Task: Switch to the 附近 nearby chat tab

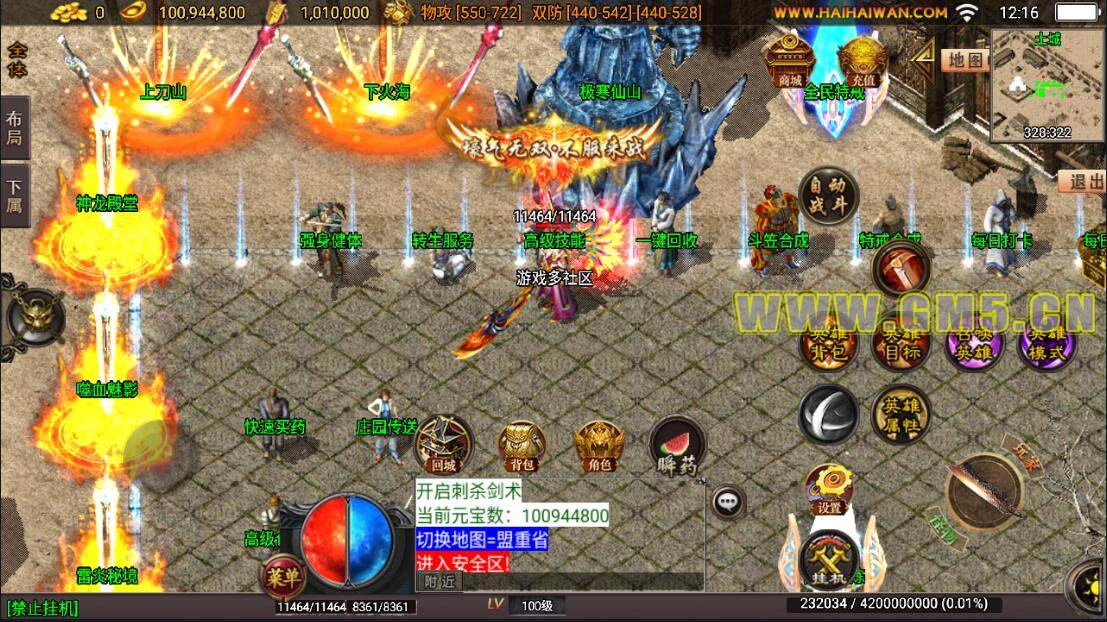Action: [439, 581]
